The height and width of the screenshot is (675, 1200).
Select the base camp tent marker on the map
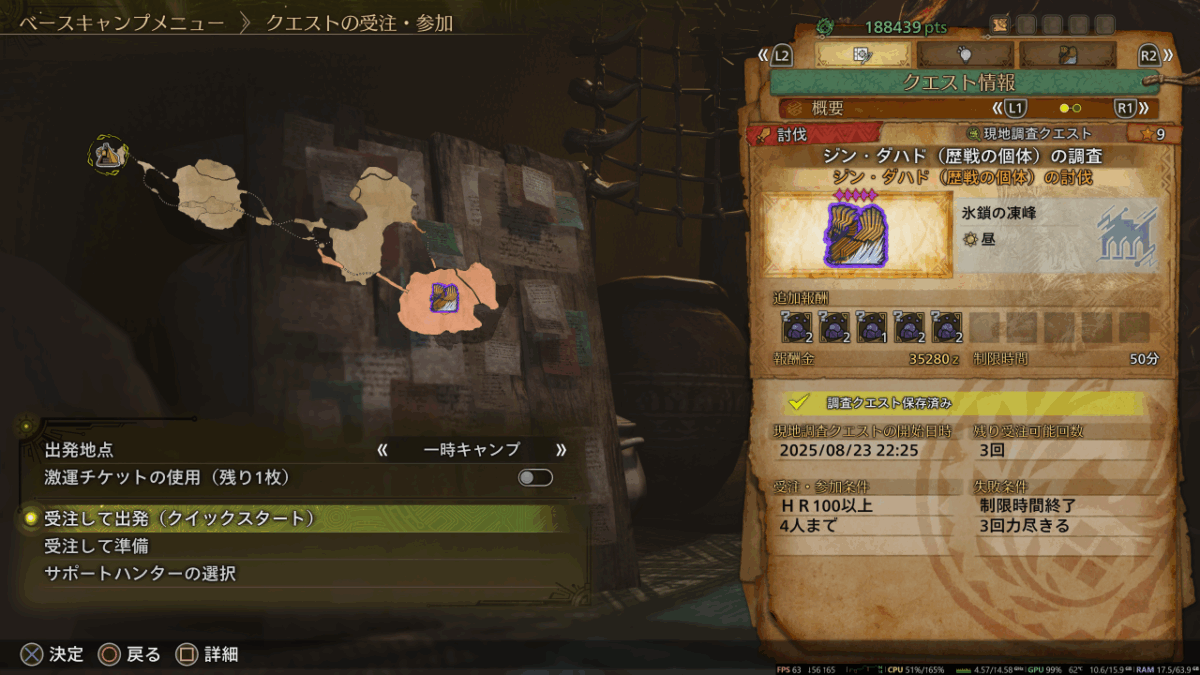point(106,154)
